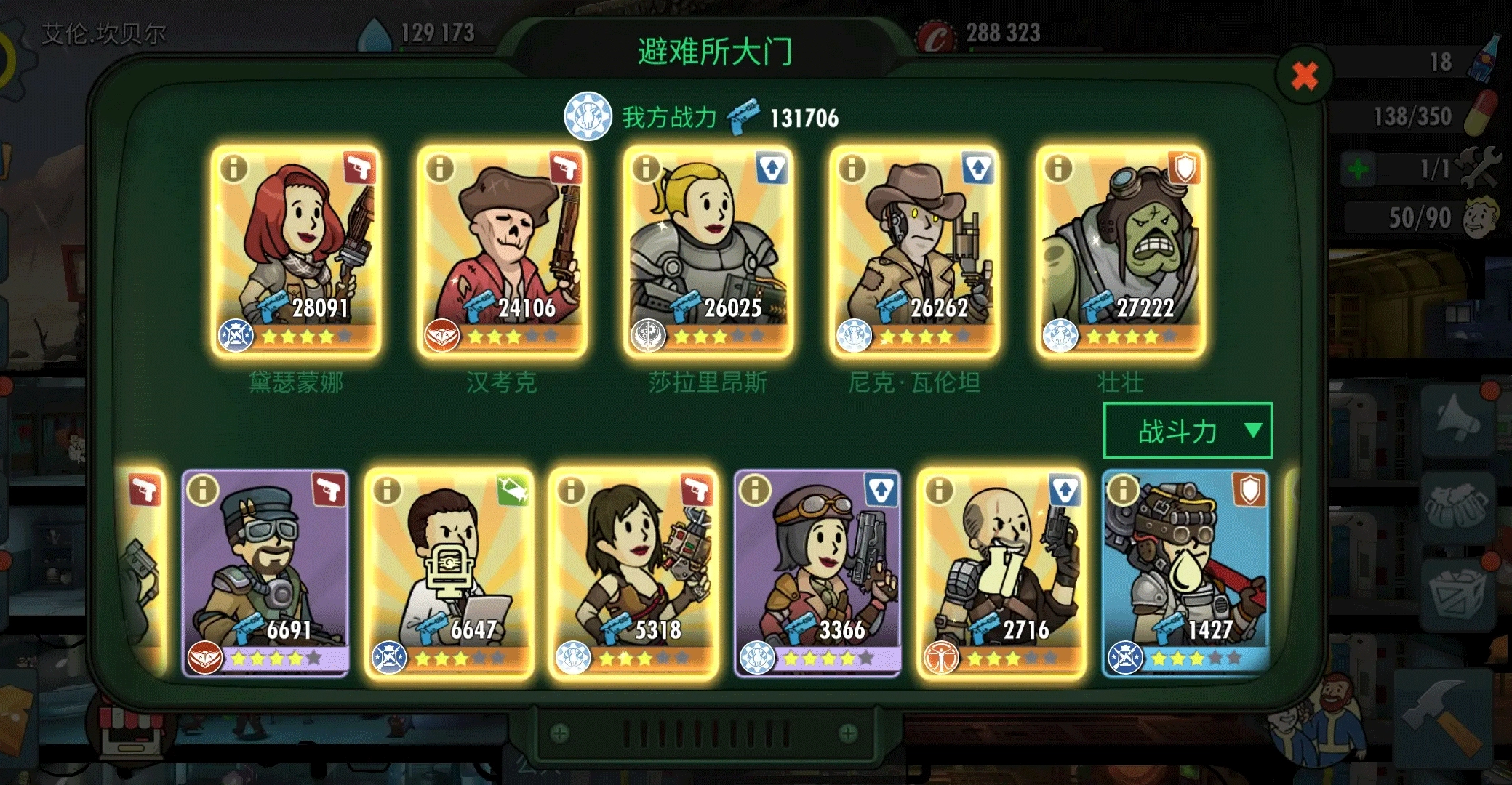
Task: Open info icon on the 壮壮 card
Action: 1058,169
